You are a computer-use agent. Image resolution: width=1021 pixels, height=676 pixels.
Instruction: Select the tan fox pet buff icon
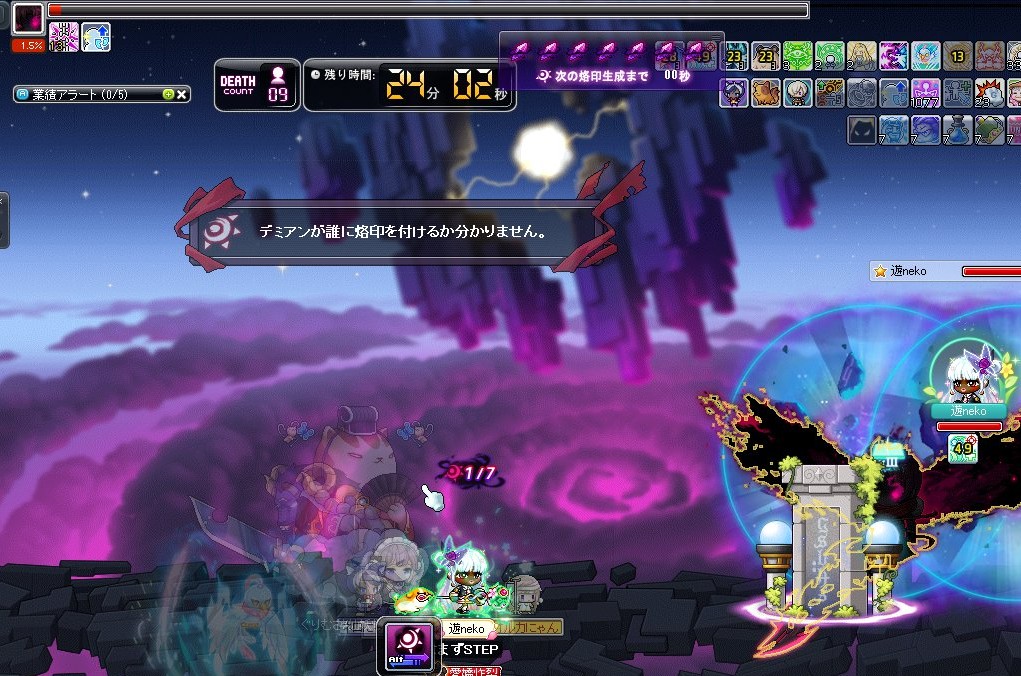coord(766,92)
